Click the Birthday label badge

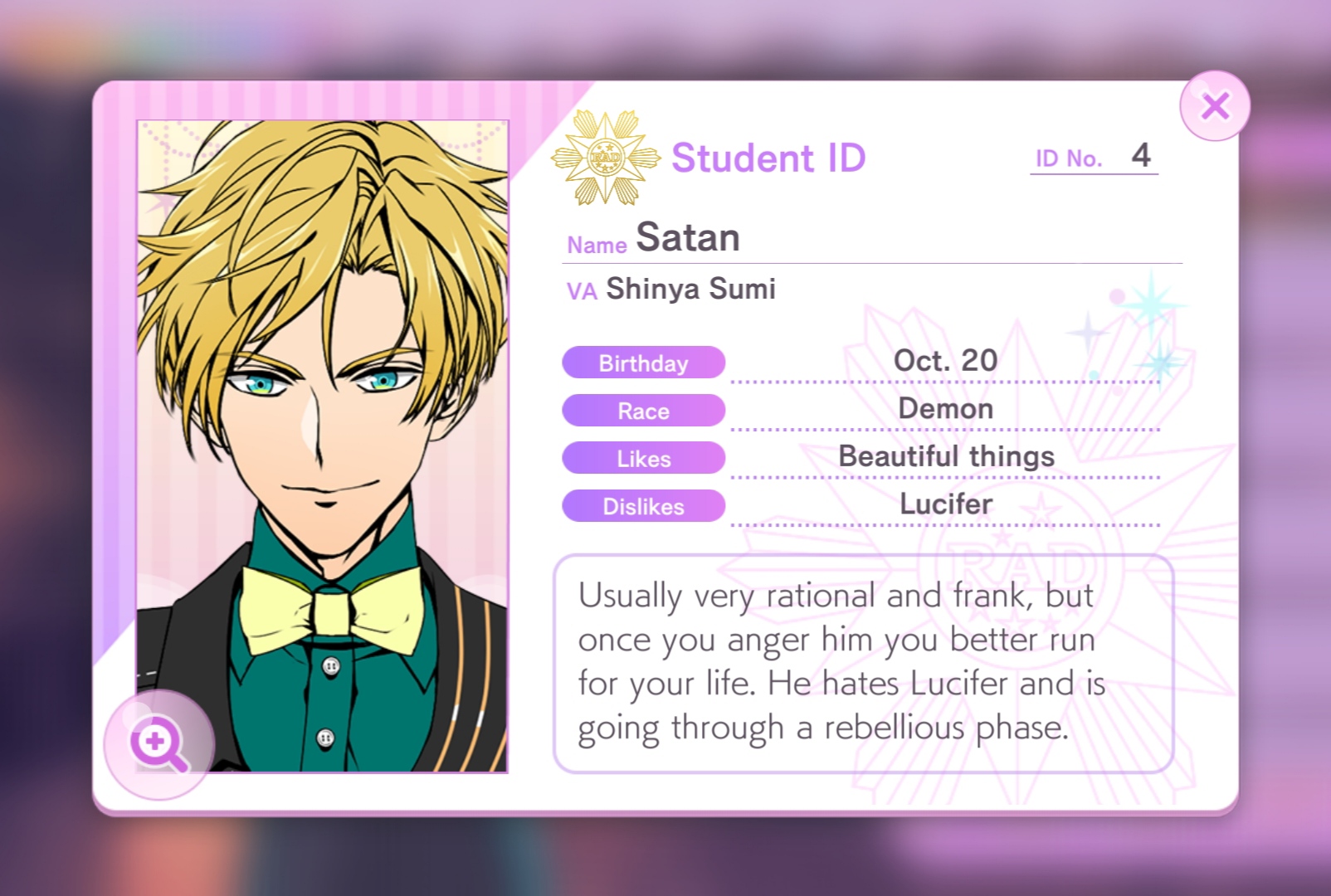644,363
